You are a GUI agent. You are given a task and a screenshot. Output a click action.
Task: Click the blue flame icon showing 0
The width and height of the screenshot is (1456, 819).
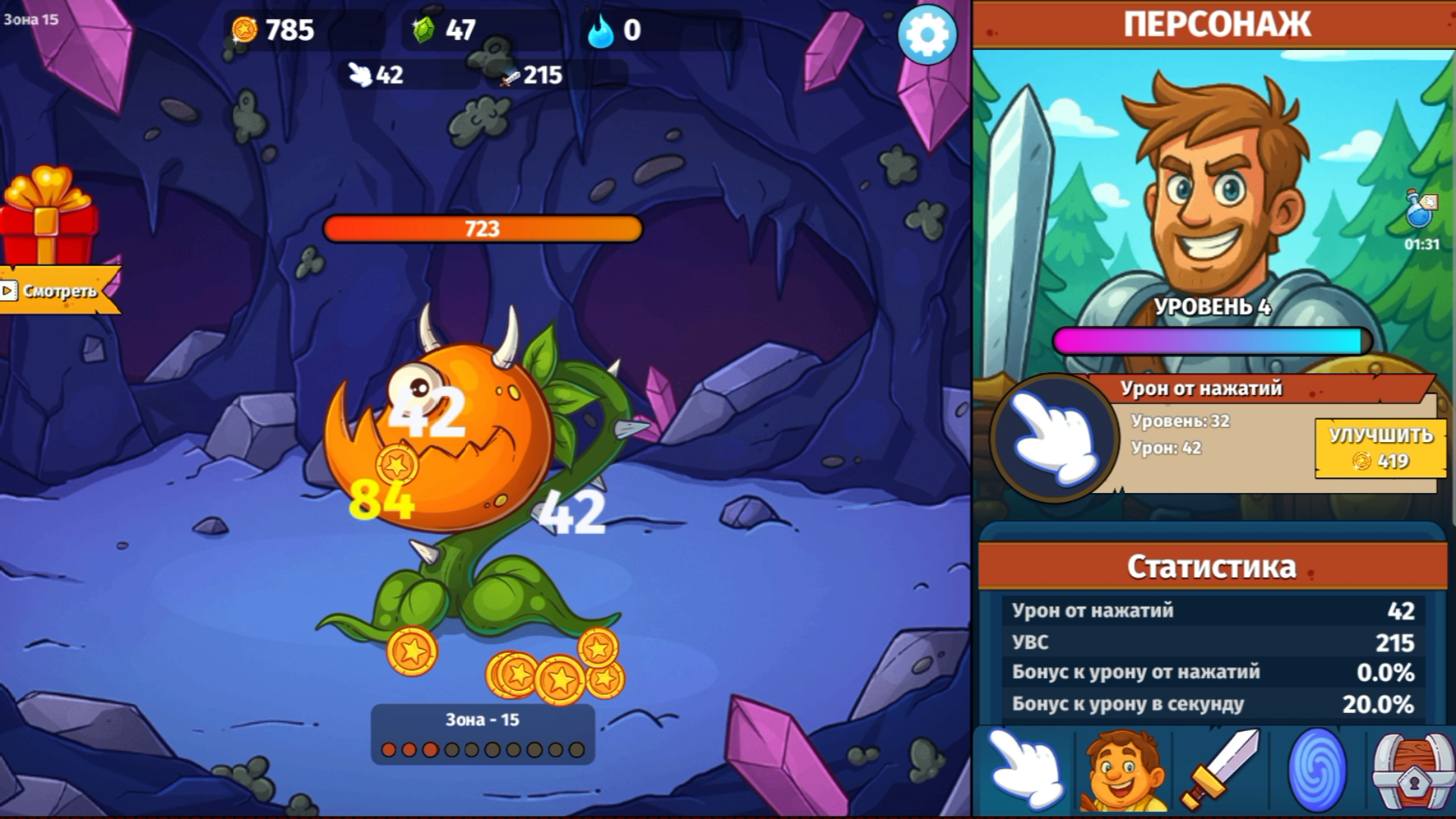(x=601, y=30)
